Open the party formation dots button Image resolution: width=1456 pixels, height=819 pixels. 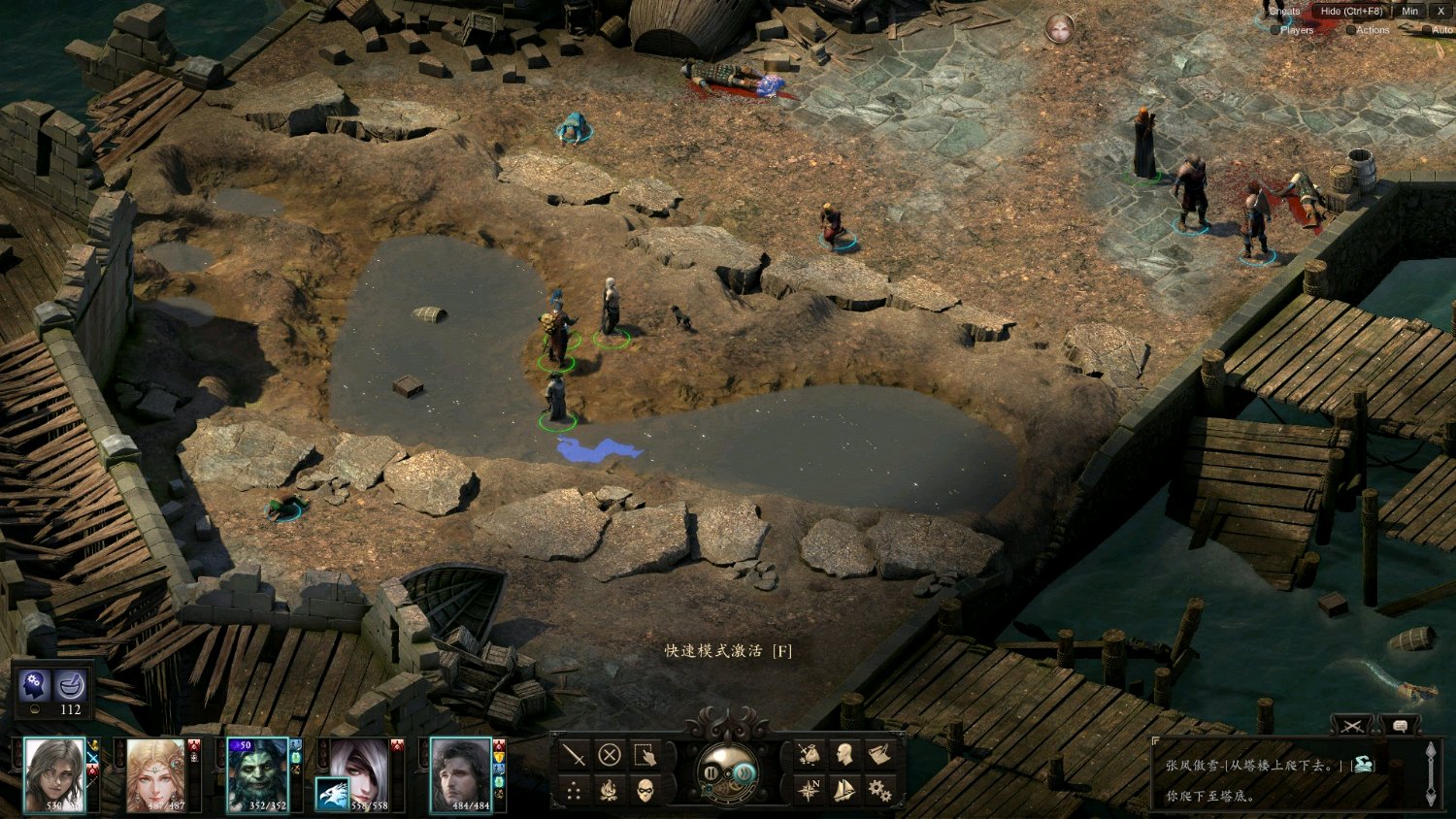tap(575, 791)
